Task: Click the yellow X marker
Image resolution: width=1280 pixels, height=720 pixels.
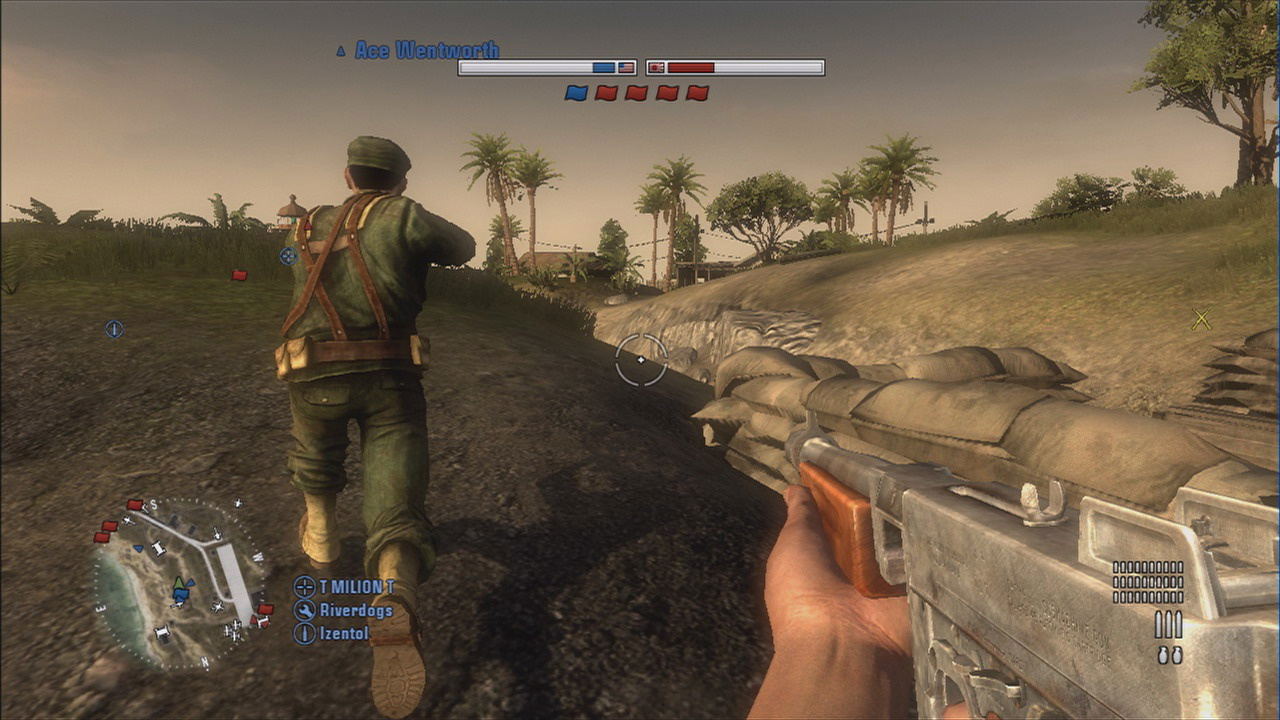Action: (x=1201, y=320)
